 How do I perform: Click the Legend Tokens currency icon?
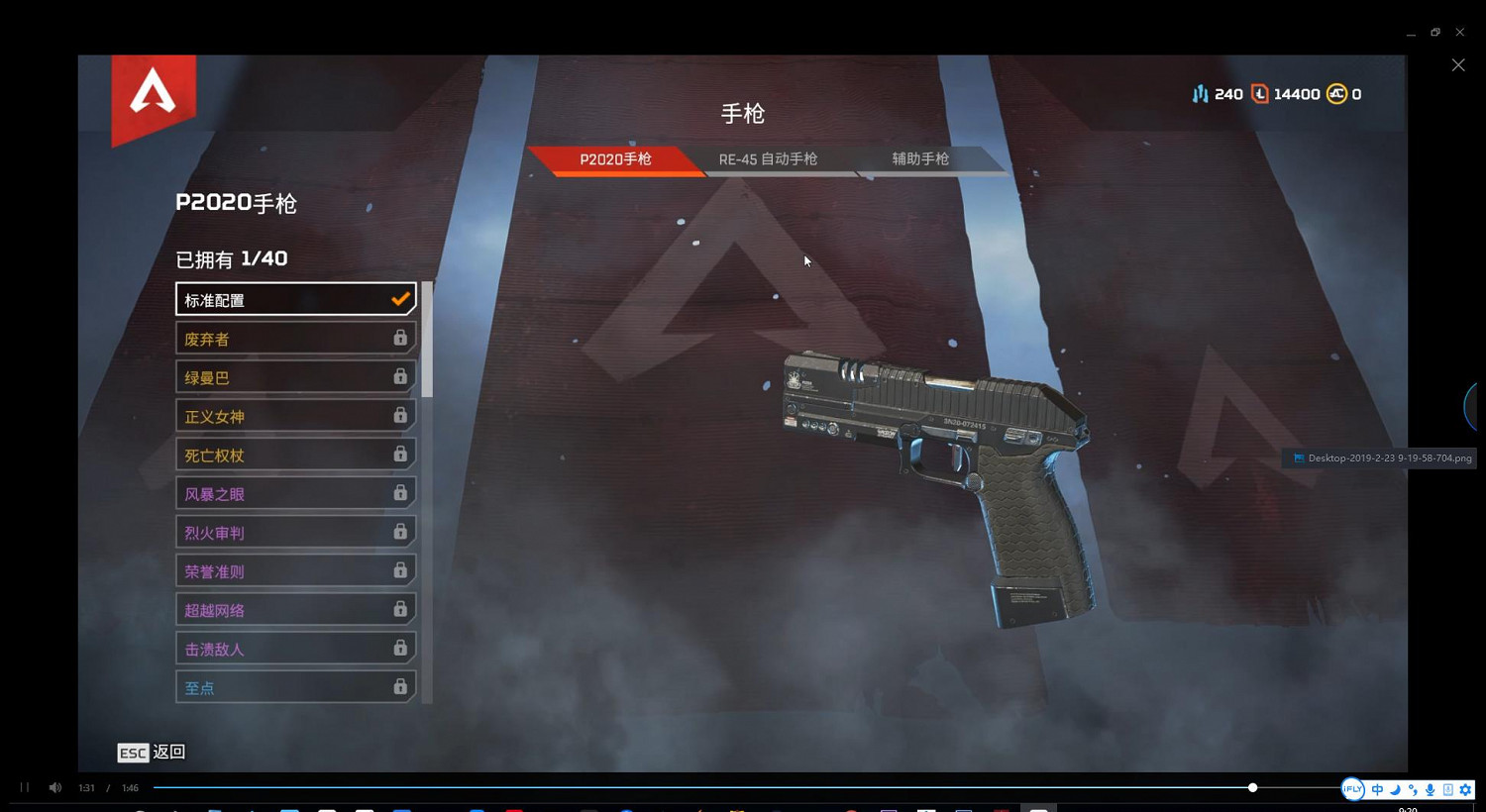1259,93
